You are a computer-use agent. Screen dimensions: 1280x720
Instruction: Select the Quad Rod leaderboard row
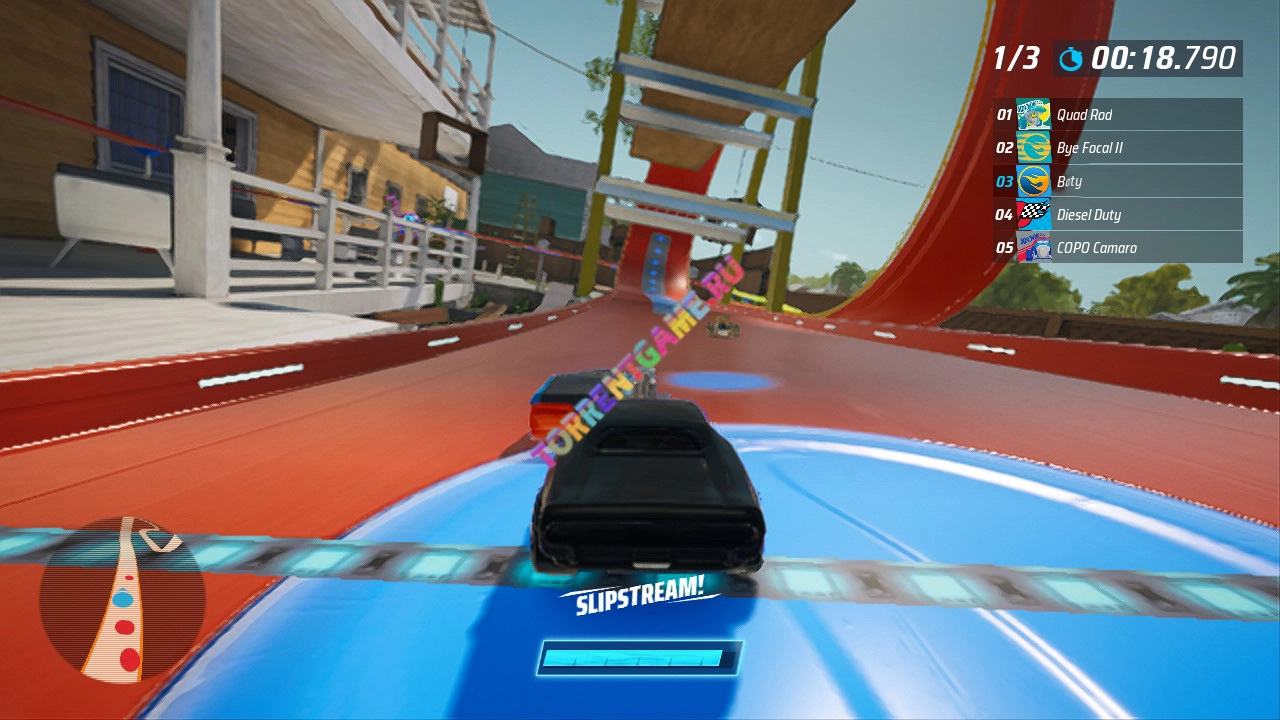pos(1117,115)
